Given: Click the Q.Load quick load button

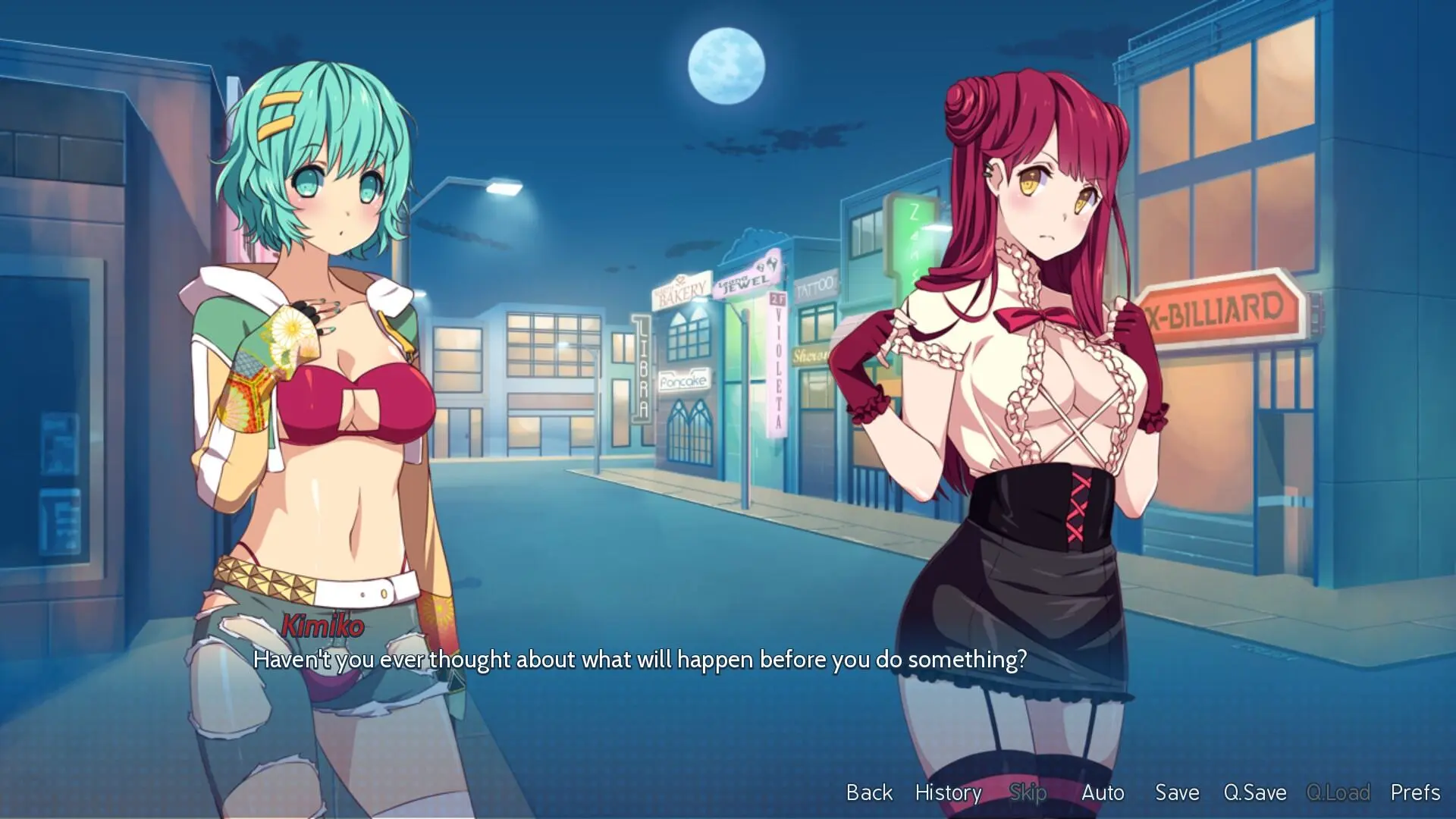Looking at the screenshot, I should pyautogui.click(x=1338, y=792).
